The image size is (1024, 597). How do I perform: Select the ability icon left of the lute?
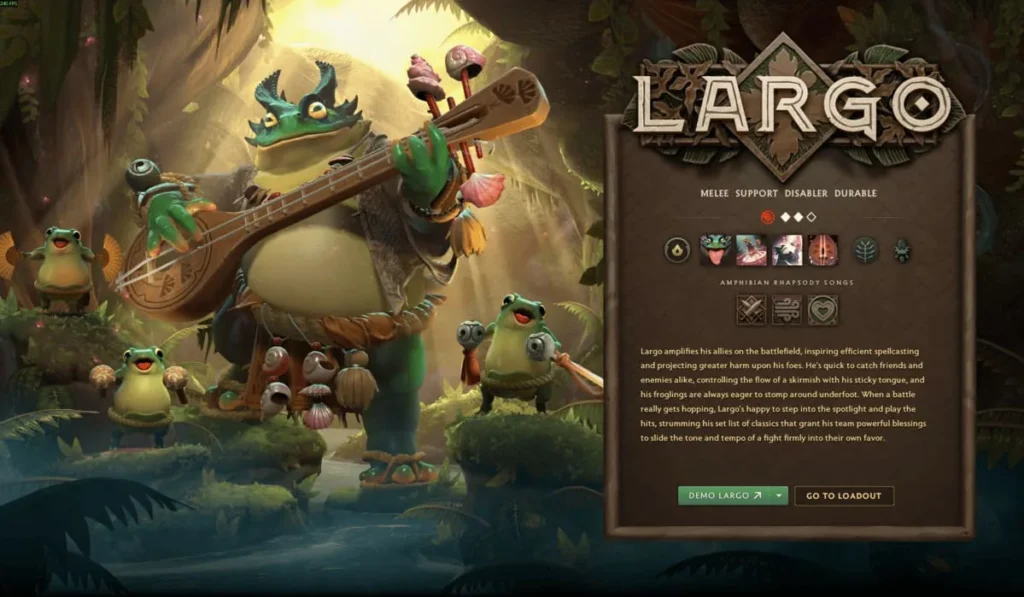click(787, 250)
